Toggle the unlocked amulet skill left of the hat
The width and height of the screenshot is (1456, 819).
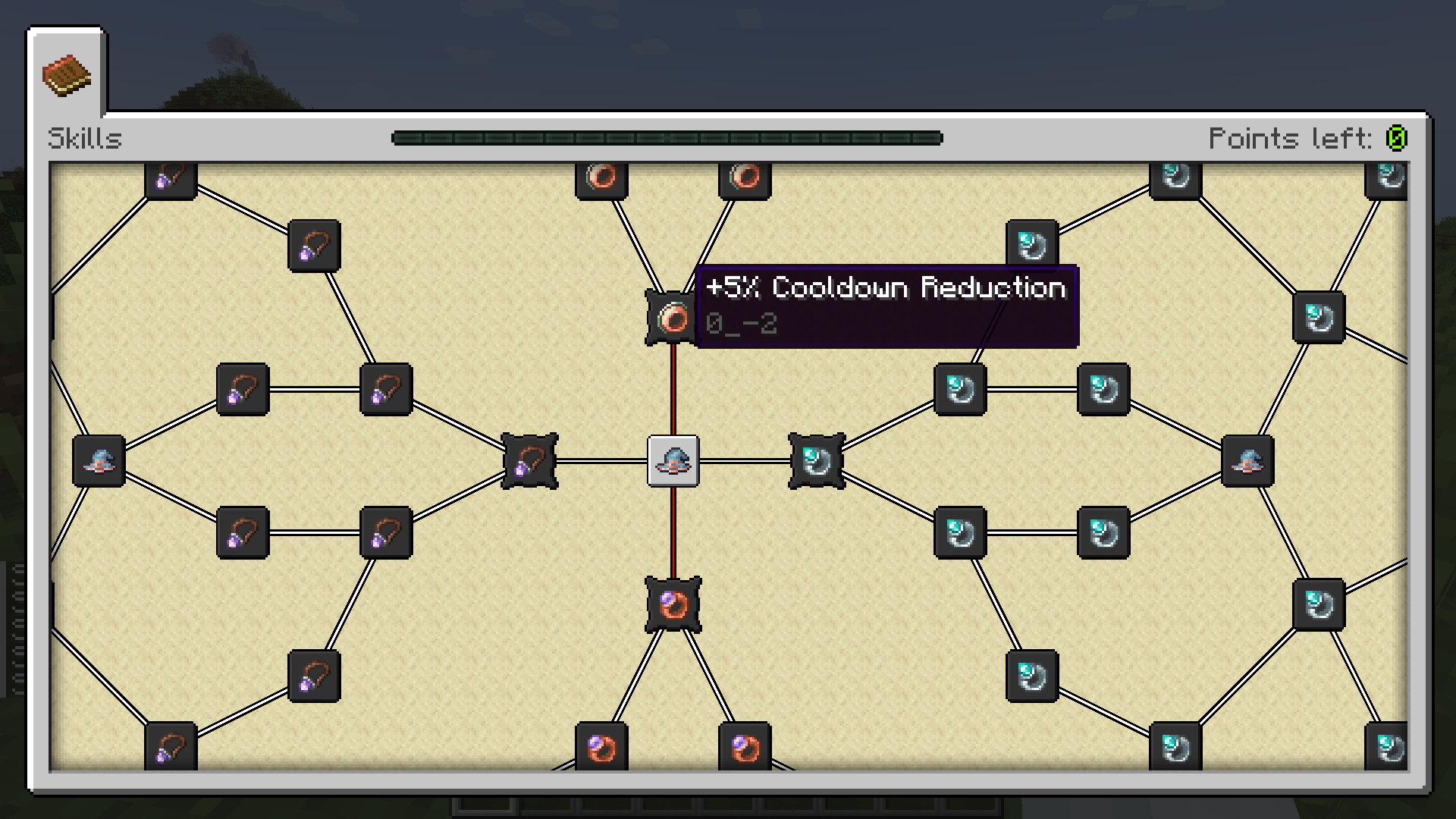click(530, 461)
